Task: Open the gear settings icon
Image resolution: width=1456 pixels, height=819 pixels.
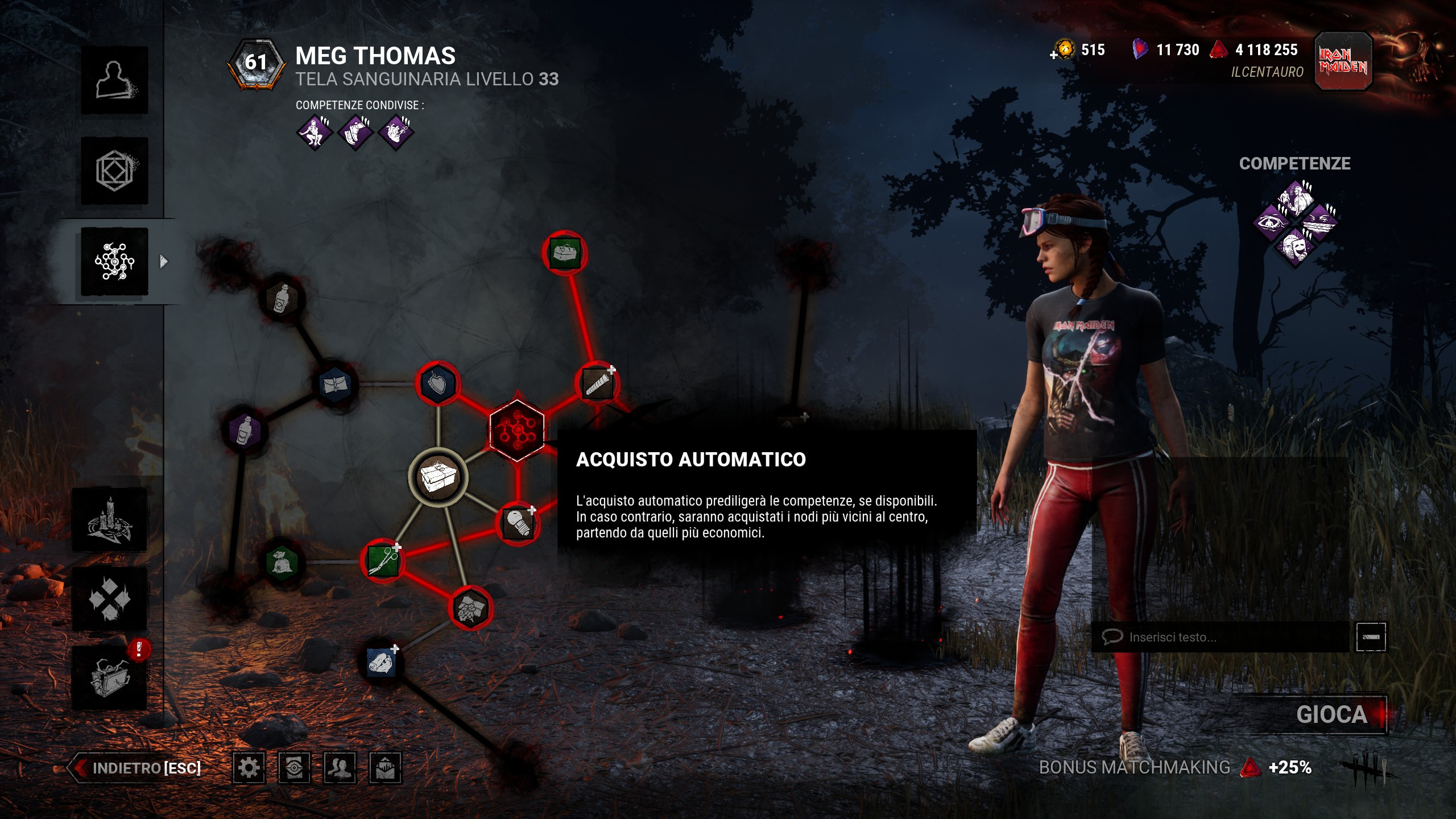Action: coord(249,768)
